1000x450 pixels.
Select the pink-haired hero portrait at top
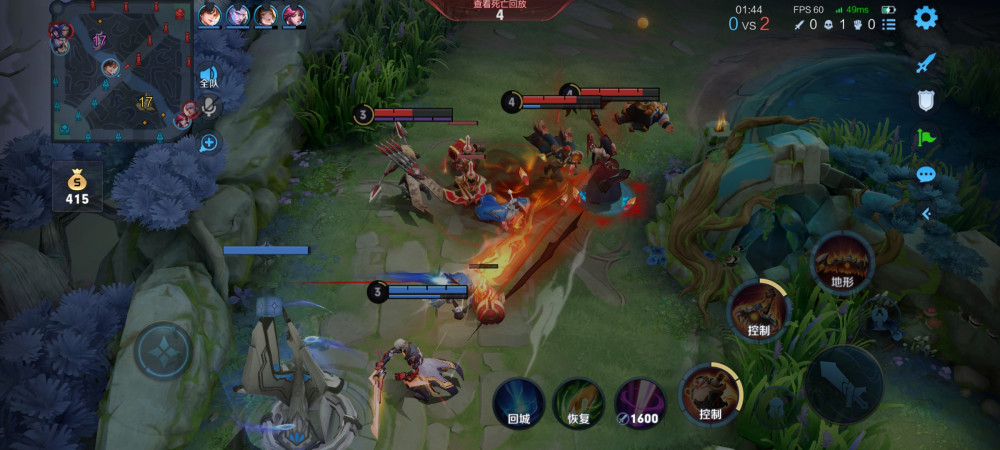[294, 15]
